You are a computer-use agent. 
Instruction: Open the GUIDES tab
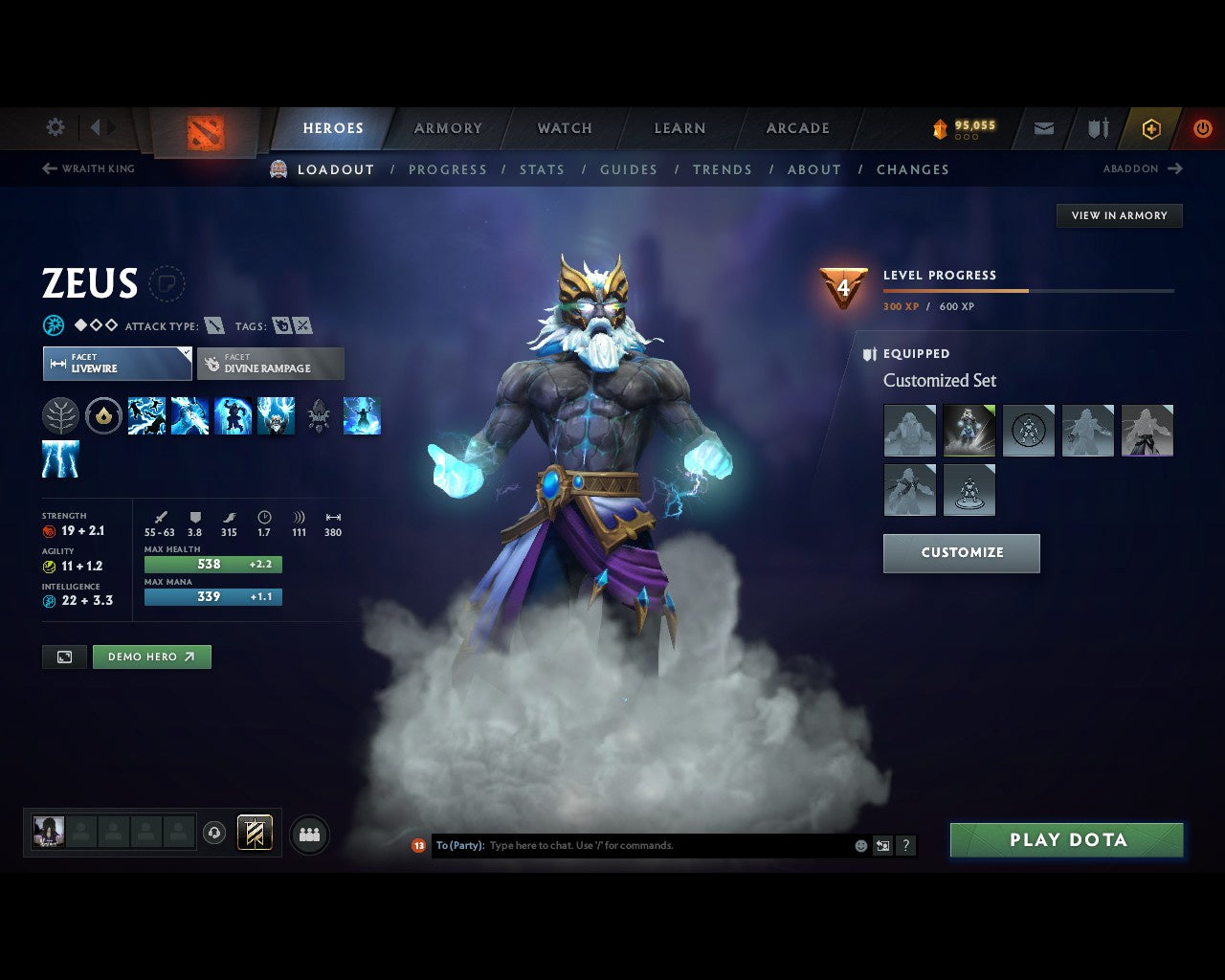coord(628,169)
